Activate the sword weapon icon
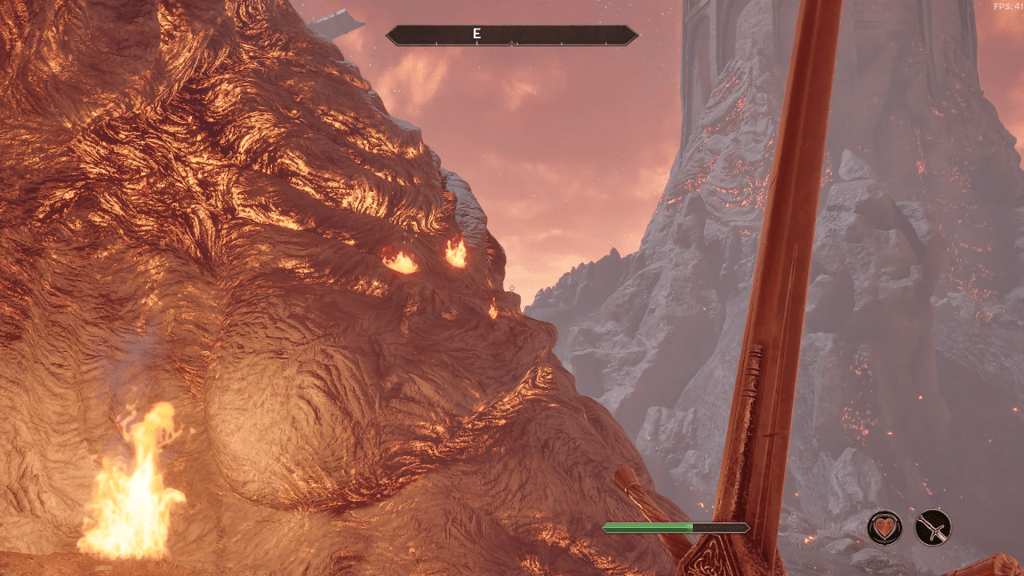Image resolution: width=1024 pixels, height=576 pixels. click(933, 527)
